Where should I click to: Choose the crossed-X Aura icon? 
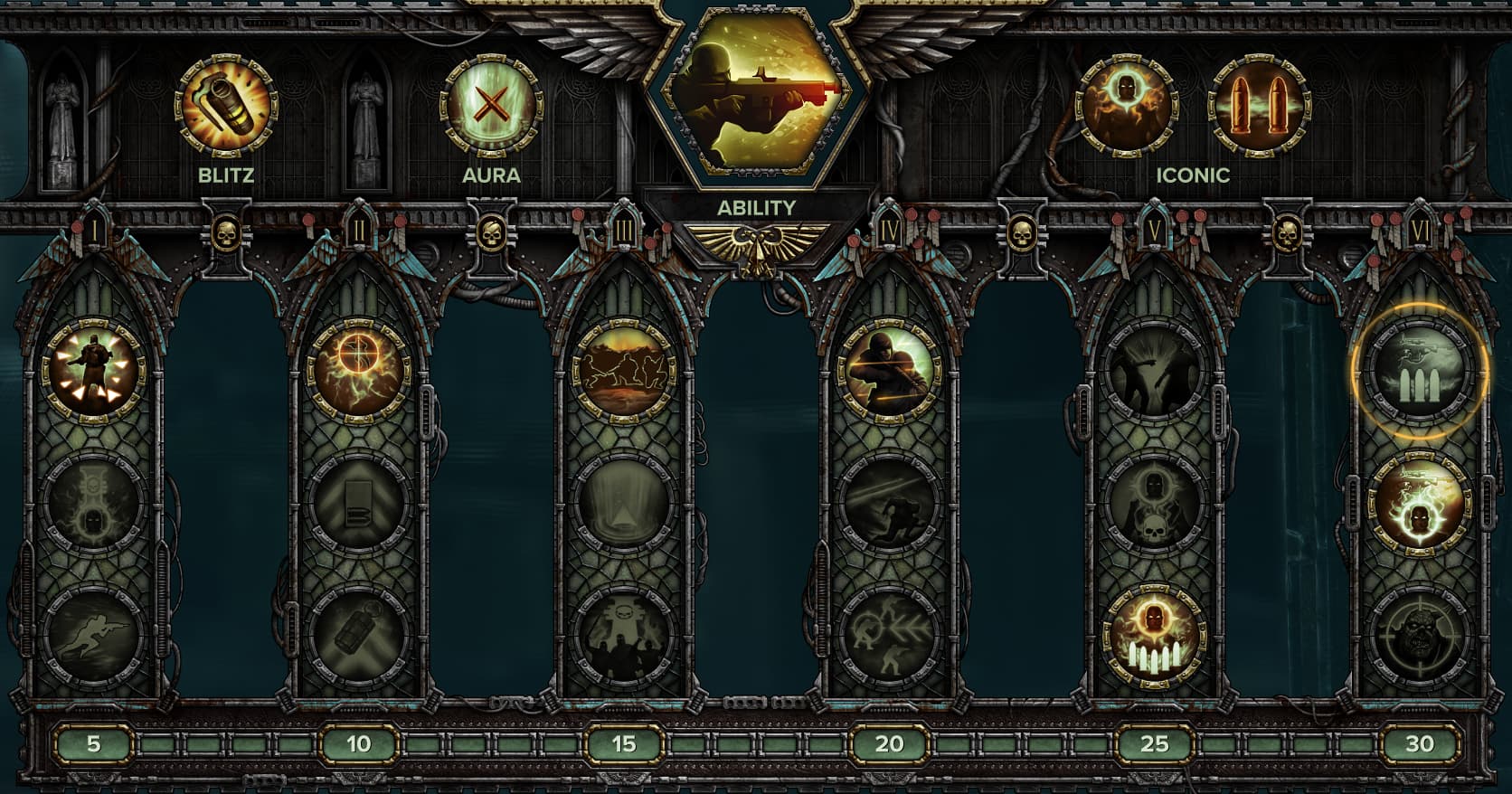click(x=491, y=108)
